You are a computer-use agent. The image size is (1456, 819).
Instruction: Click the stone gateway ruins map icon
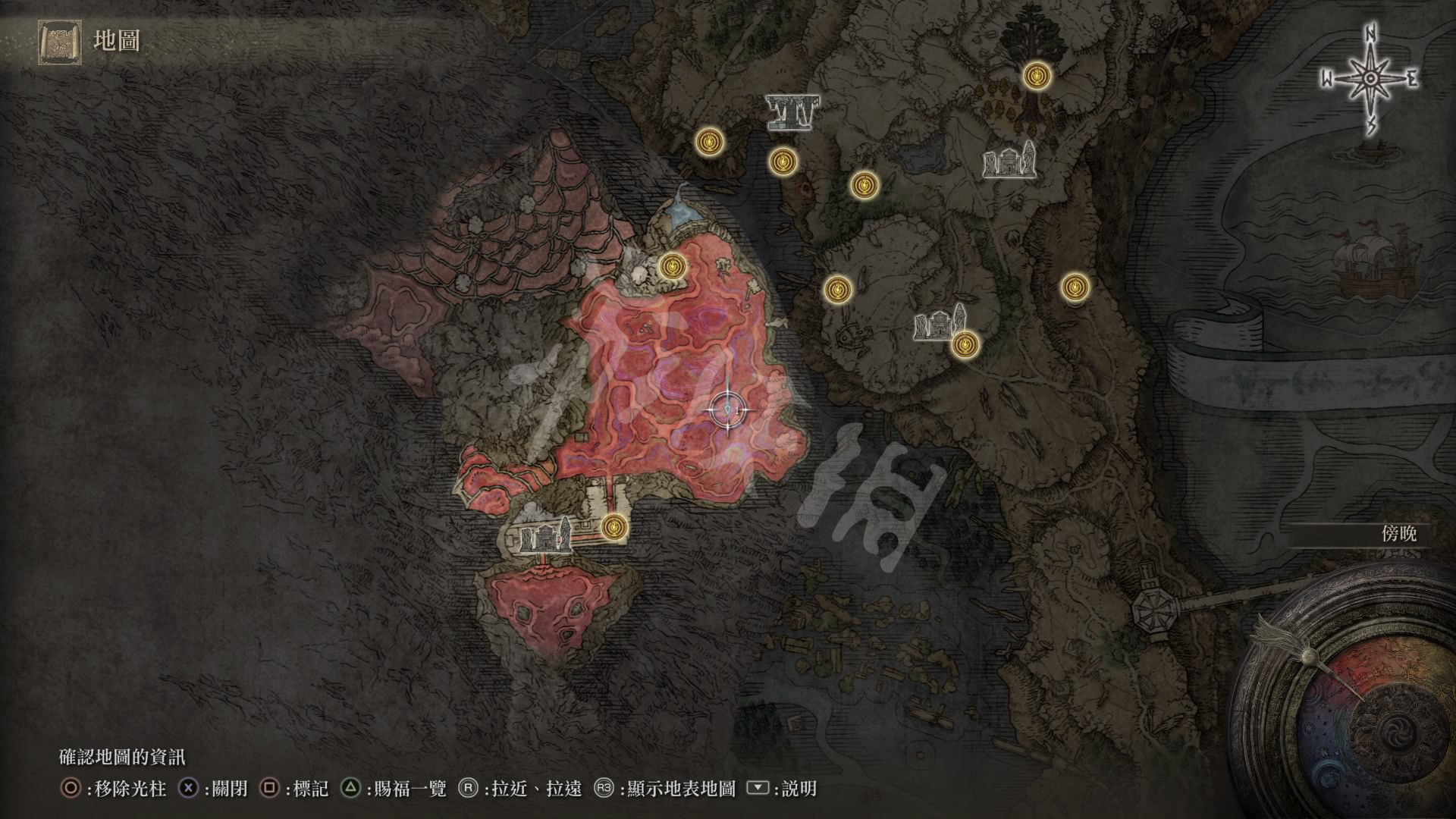[792, 113]
